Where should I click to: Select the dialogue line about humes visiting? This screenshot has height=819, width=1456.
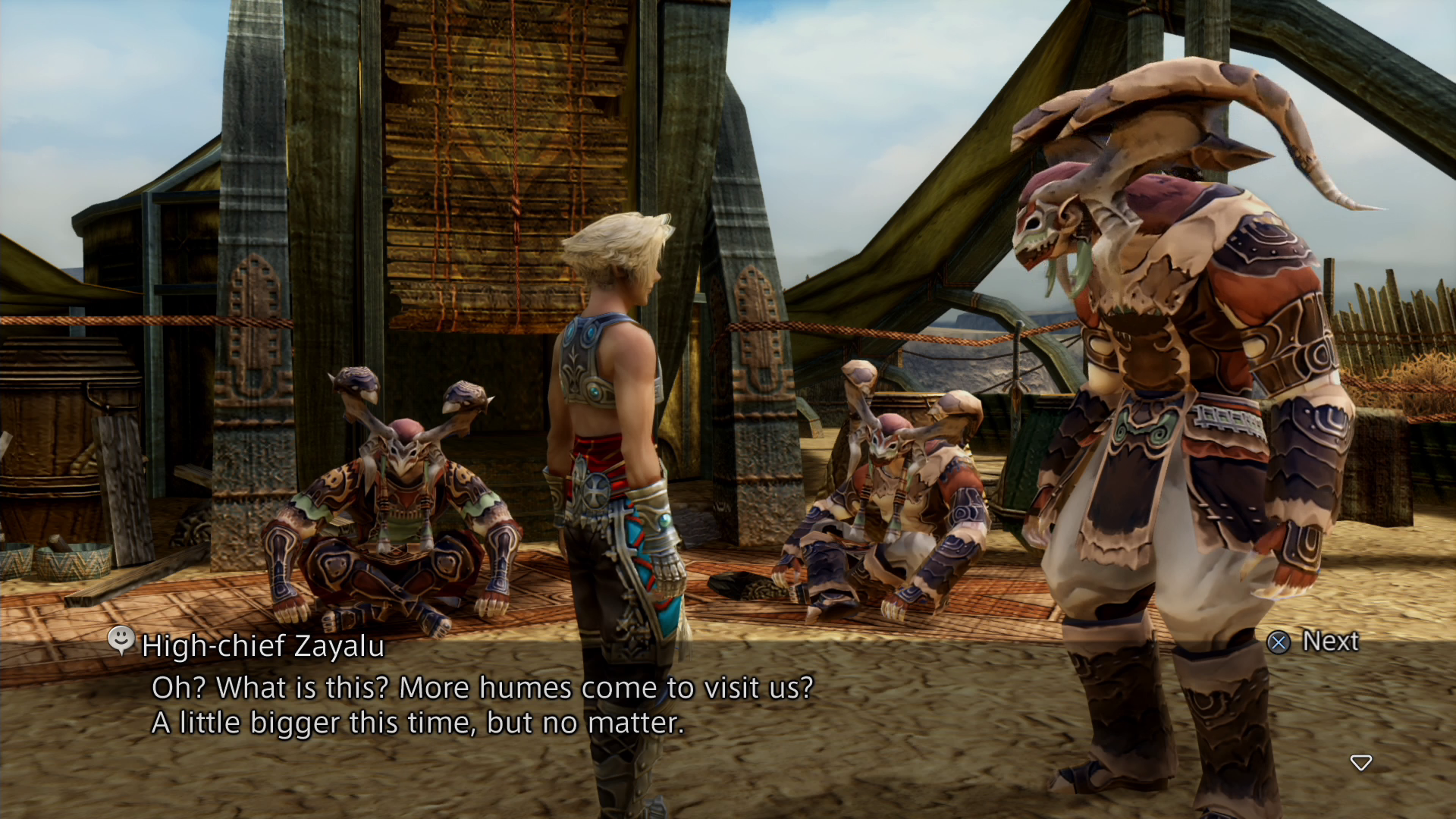pos(482,689)
